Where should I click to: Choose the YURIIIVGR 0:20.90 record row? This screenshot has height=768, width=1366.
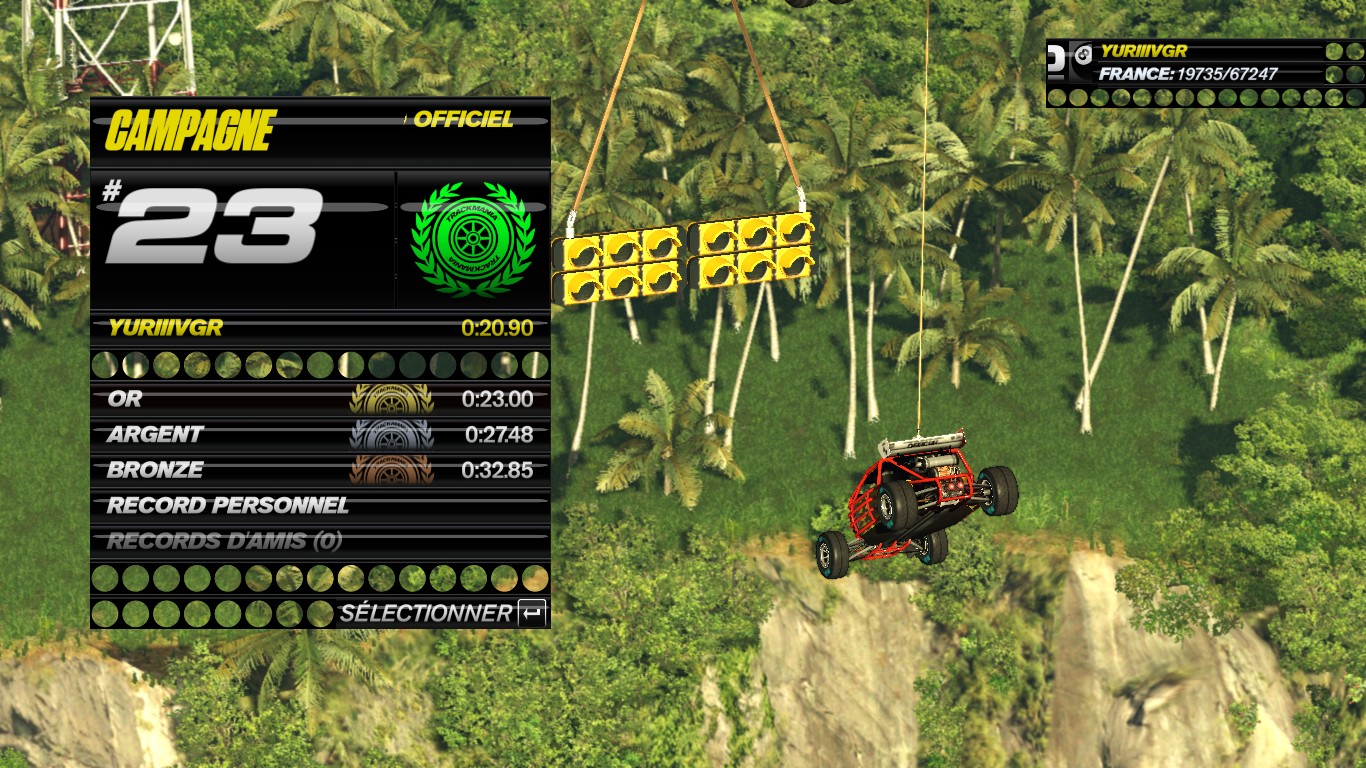[320, 327]
